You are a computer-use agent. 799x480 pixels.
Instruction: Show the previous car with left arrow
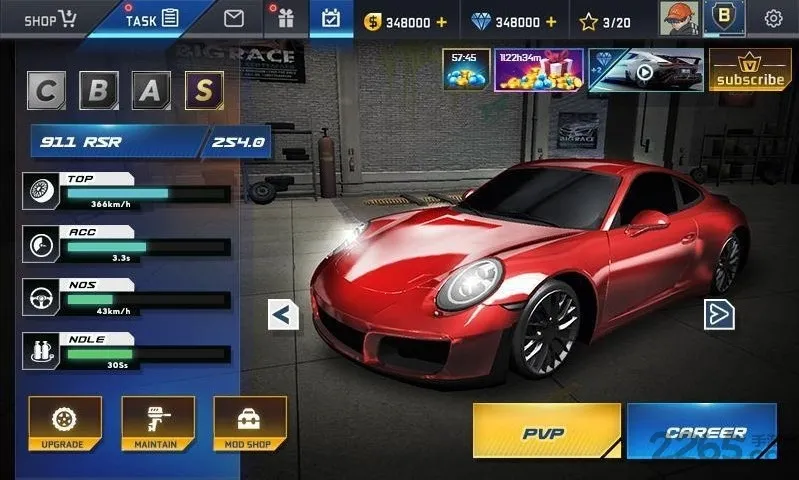(x=283, y=315)
